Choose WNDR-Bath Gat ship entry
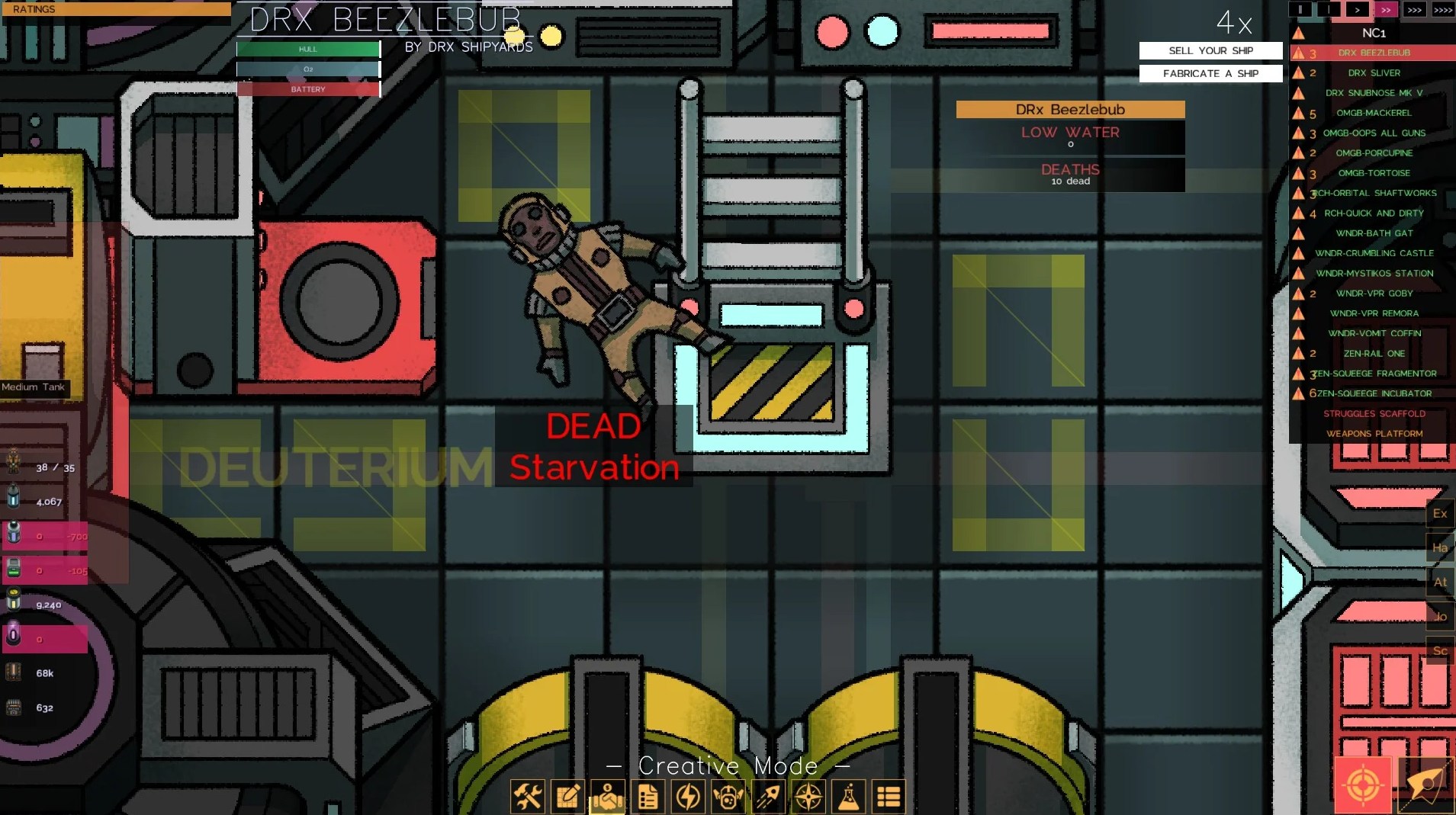Viewport: 1456px width, 815px height. [1374, 233]
